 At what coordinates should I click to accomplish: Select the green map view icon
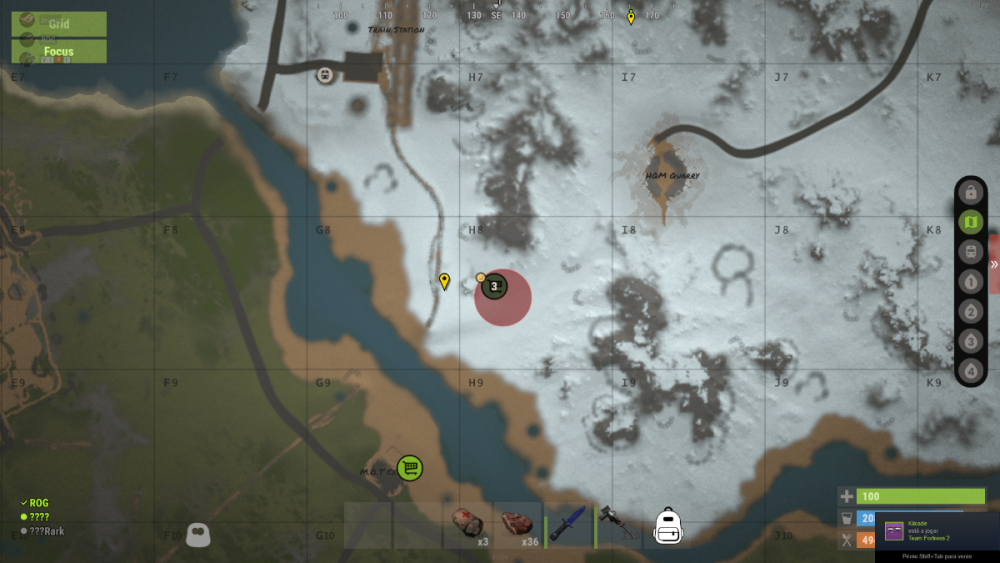970,222
